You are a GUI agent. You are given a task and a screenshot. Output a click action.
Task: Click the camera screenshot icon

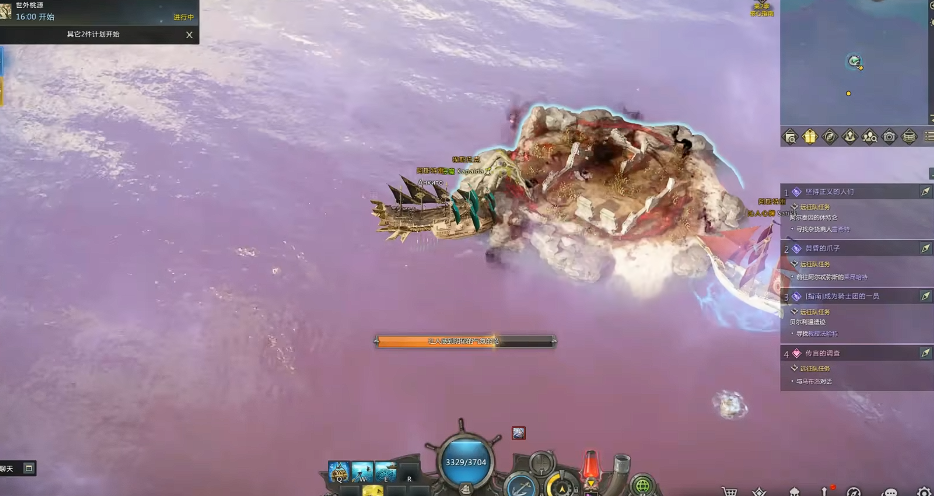(x=889, y=136)
